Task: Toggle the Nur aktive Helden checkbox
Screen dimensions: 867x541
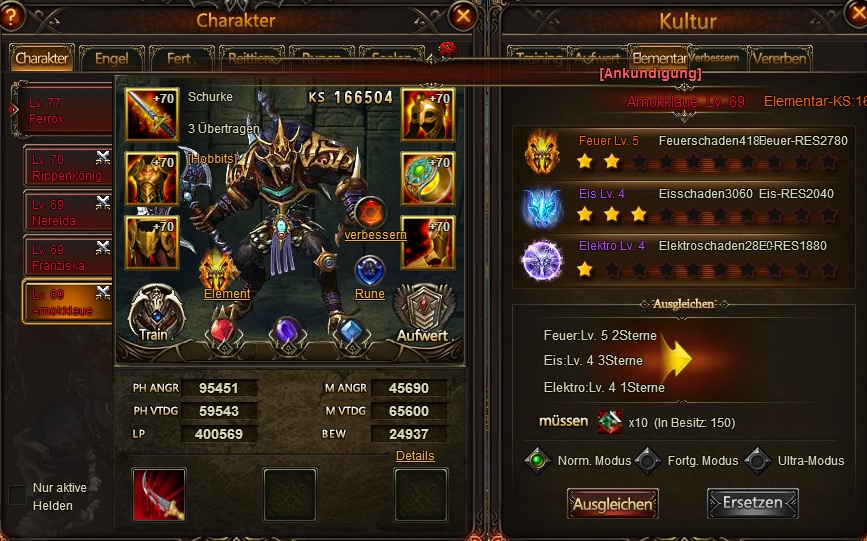Action: coord(17,495)
